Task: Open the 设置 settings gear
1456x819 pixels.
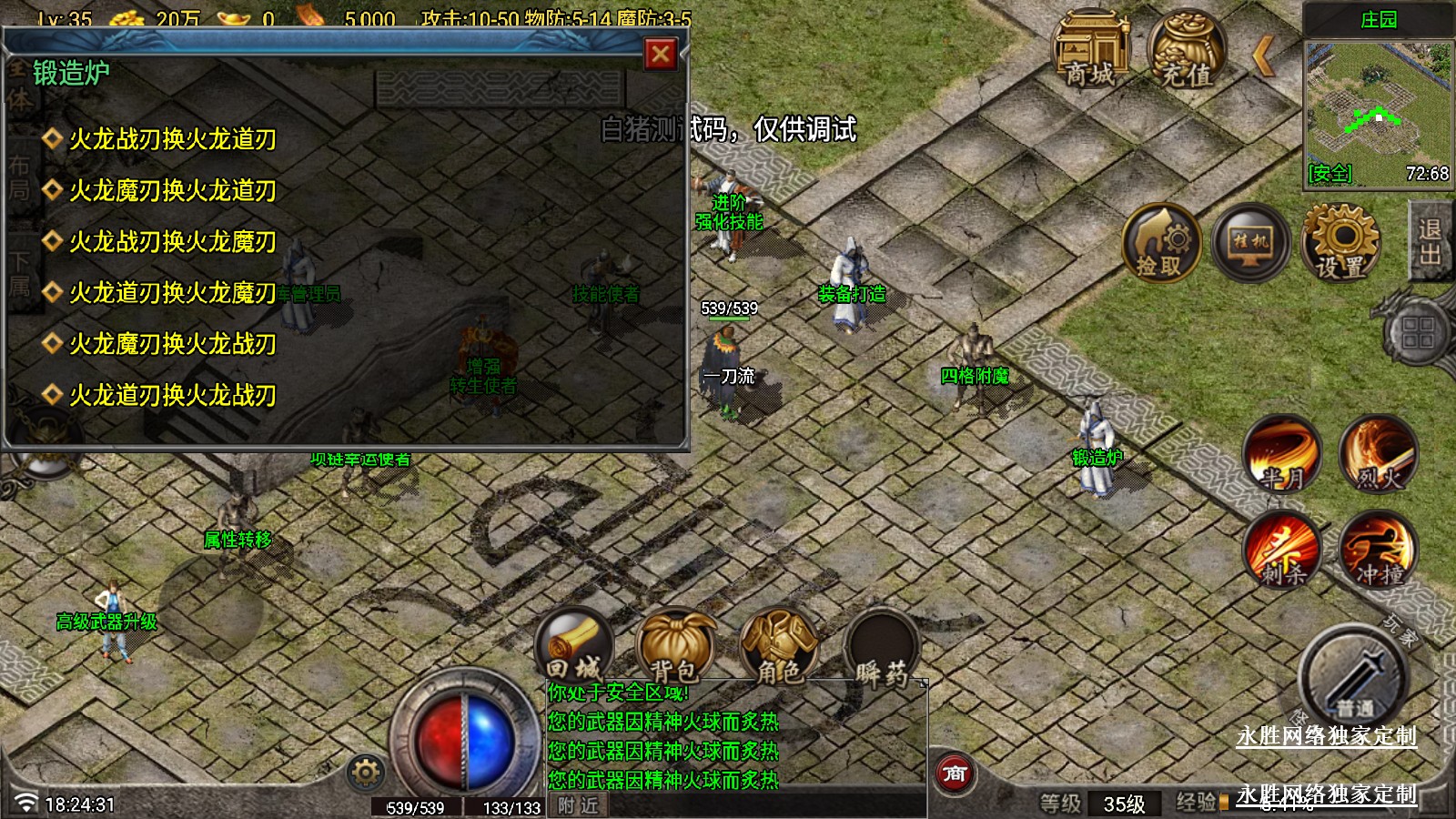Action: [1340, 243]
